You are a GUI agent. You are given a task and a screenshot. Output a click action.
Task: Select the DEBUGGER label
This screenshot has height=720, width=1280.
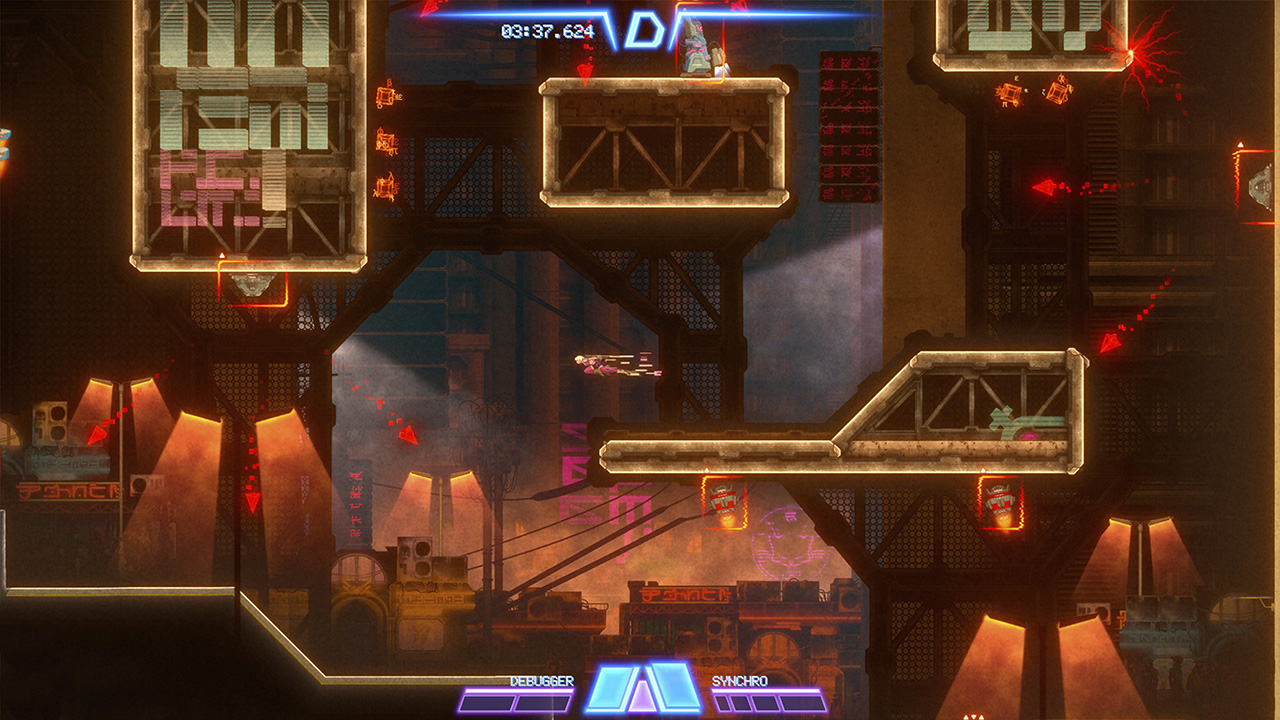542,681
